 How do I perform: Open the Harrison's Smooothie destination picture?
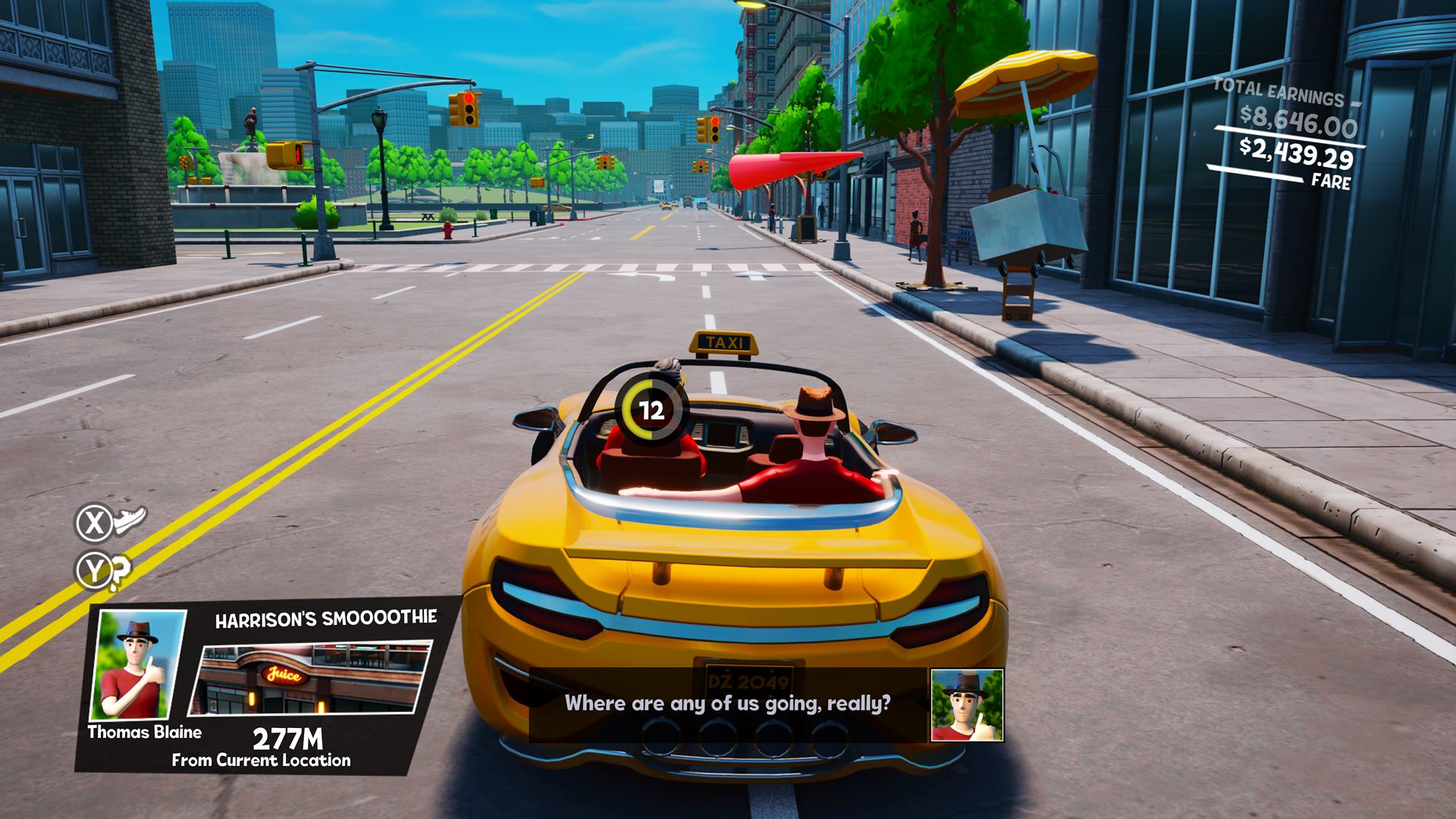(x=310, y=679)
